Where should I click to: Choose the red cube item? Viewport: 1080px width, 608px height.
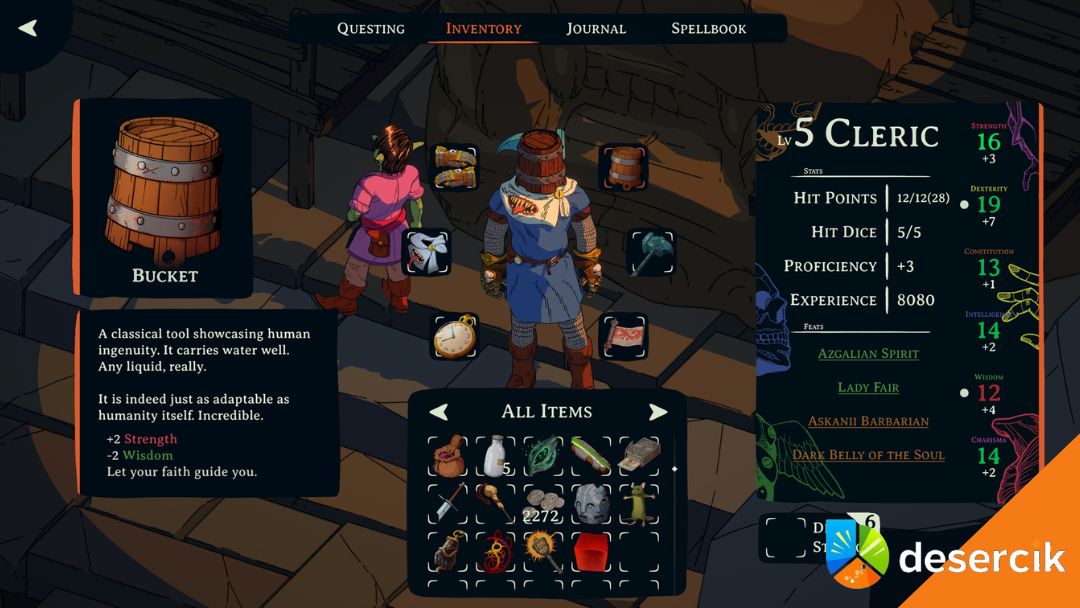pos(591,551)
